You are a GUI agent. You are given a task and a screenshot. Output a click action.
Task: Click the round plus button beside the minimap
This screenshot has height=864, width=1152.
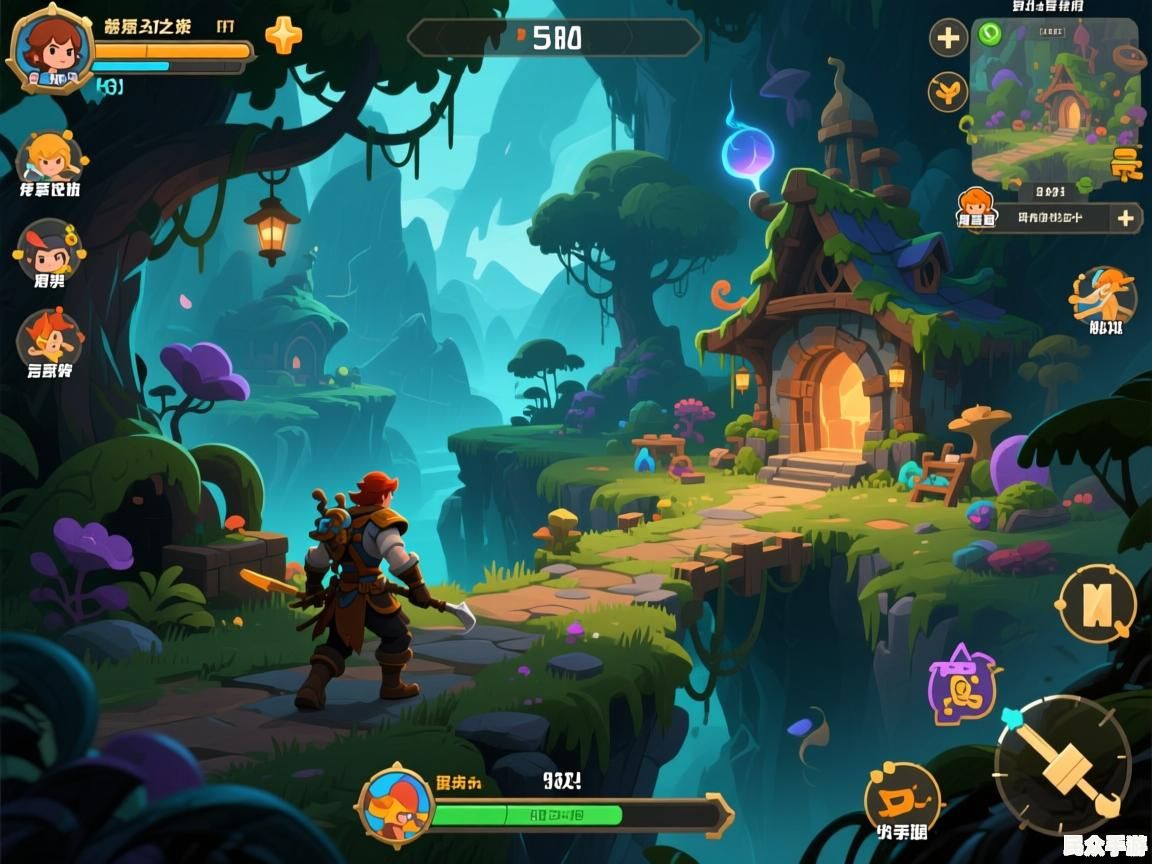tap(948, 39)
